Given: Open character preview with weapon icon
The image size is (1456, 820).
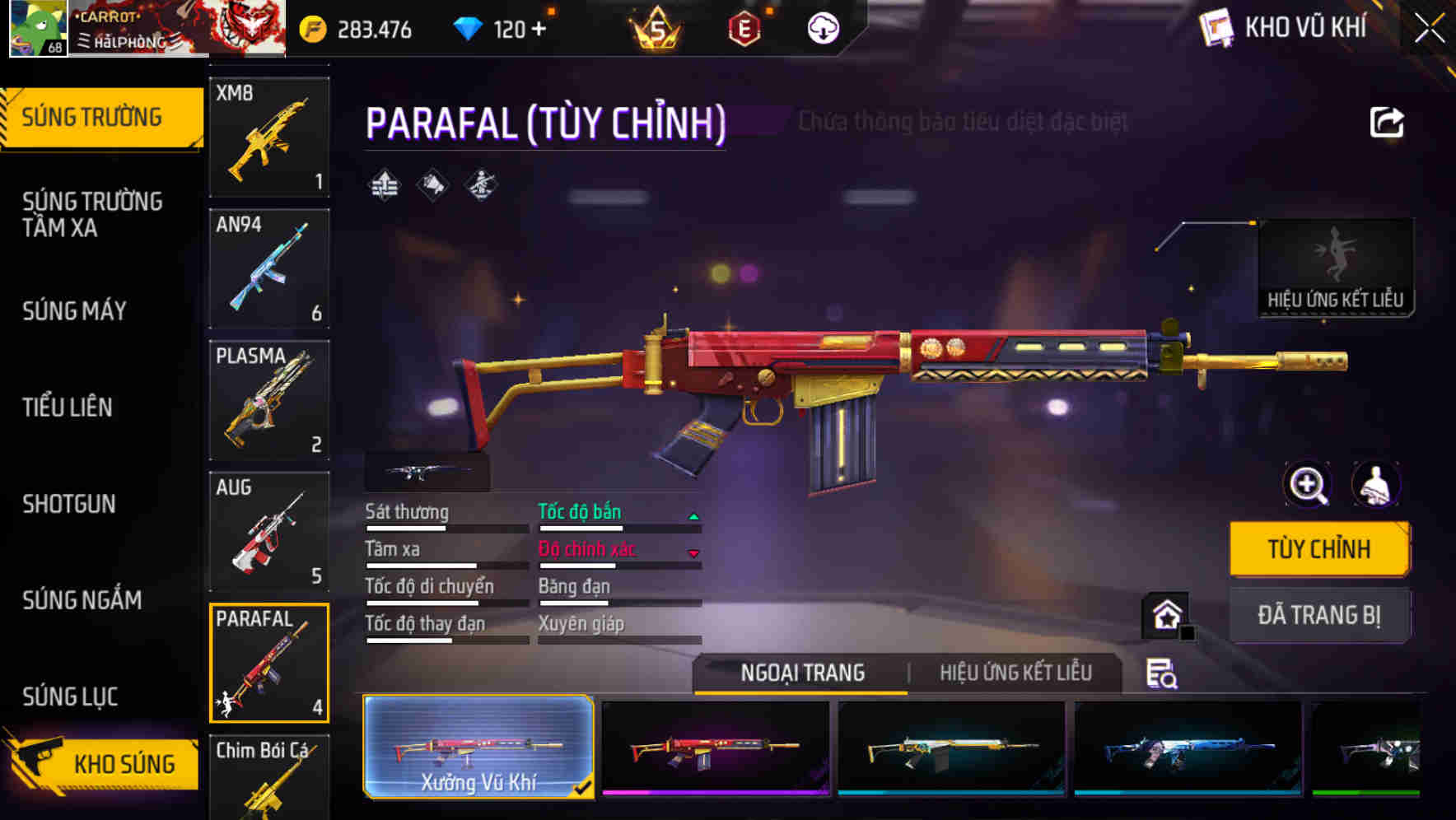Looking at the screenshot, I should 1375,485.
